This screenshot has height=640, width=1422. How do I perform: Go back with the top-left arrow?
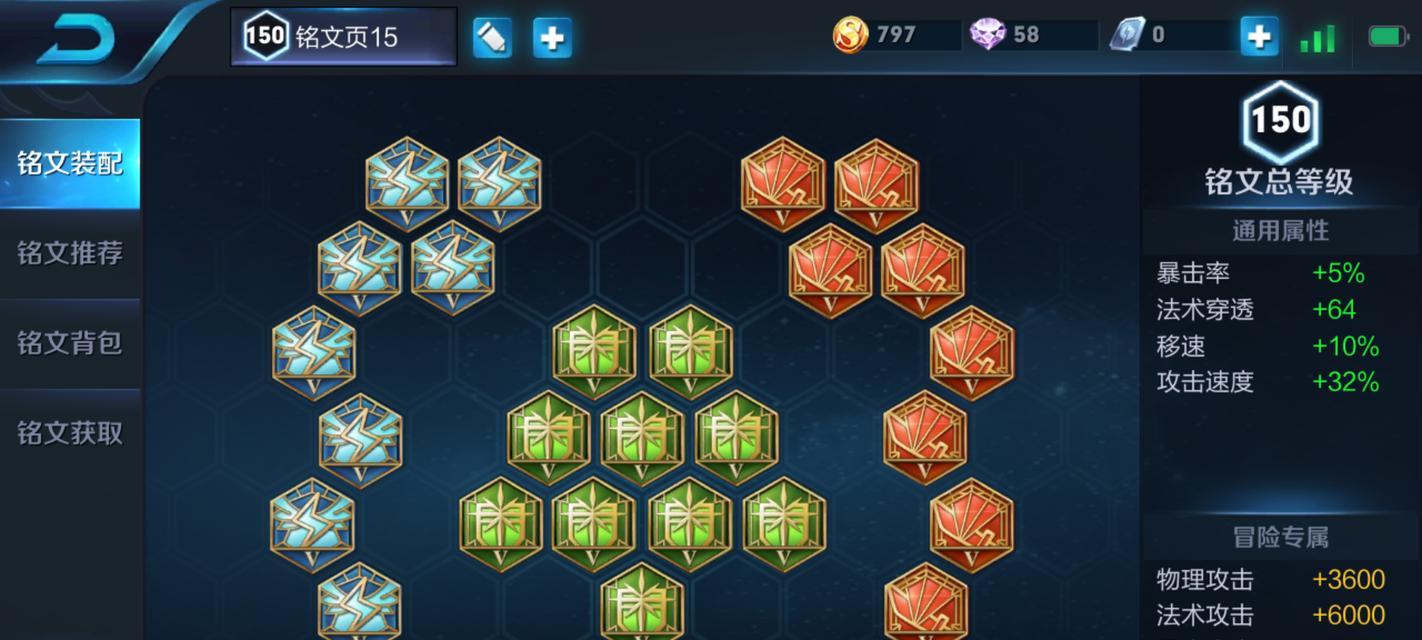click(76, 38)
